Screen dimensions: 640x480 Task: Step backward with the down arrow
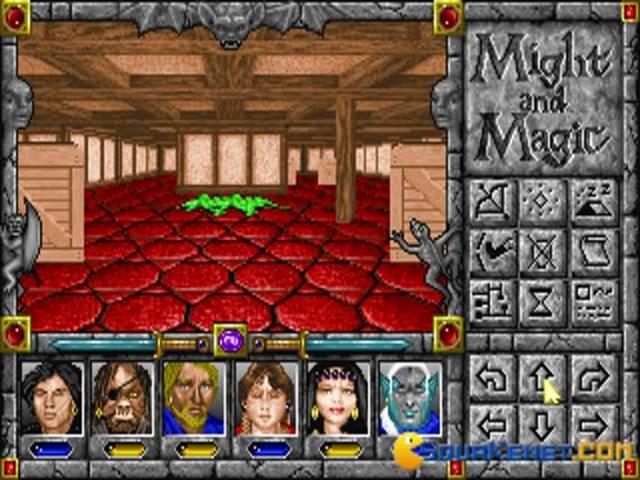point(543,424)
